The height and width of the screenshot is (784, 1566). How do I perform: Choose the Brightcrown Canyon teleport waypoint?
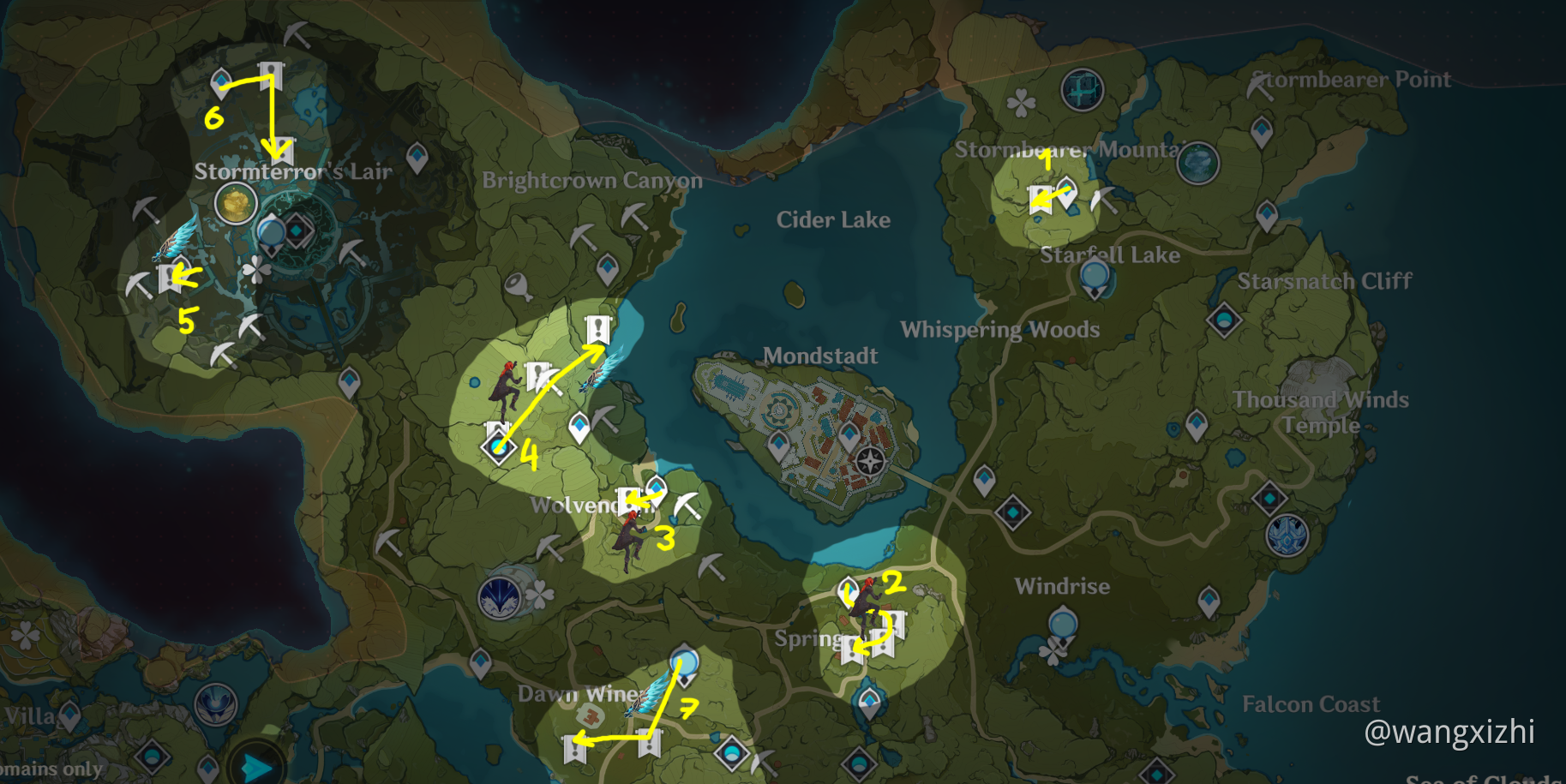608,268
